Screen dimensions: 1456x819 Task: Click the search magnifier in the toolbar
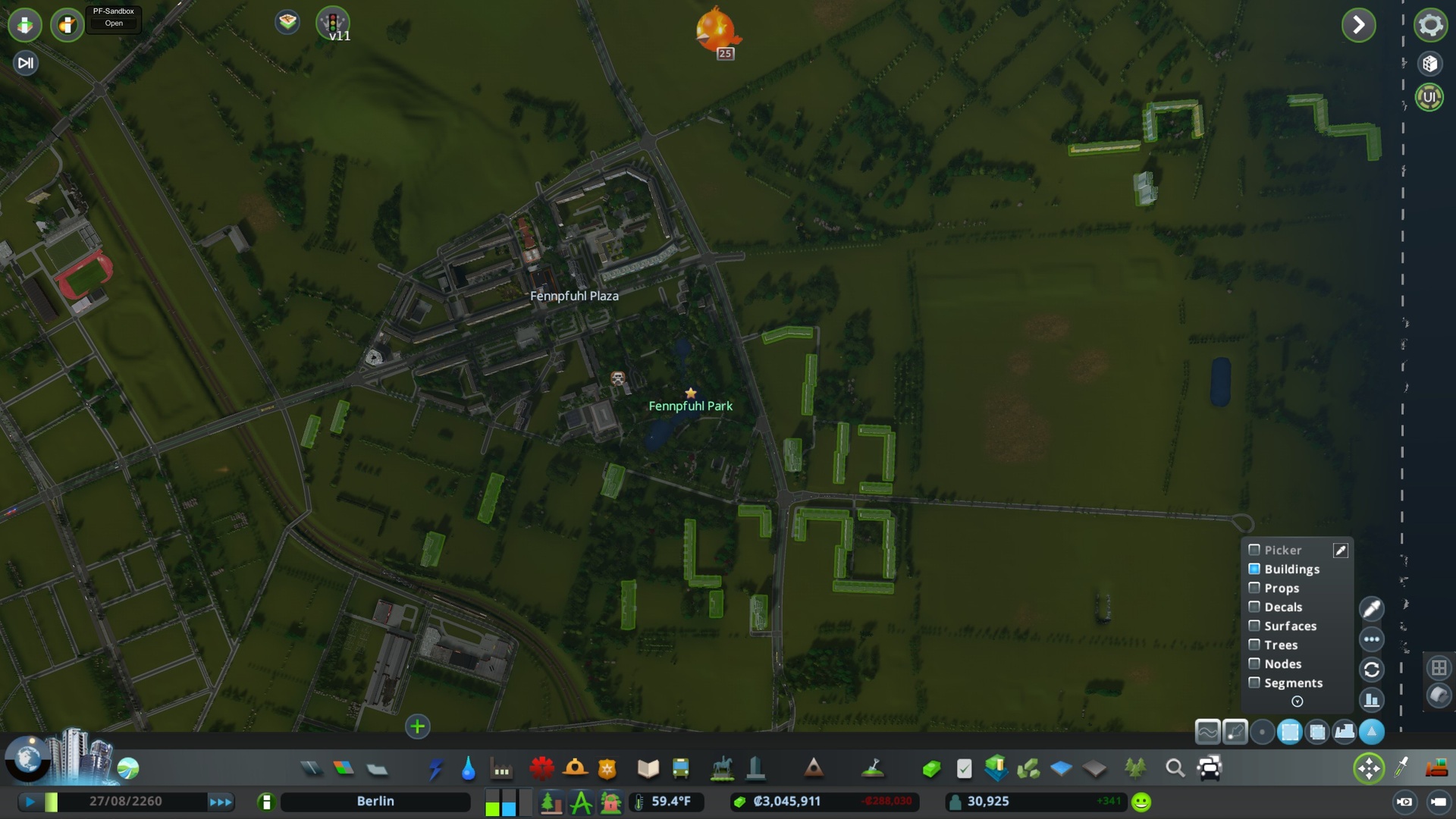(1176, 768)
